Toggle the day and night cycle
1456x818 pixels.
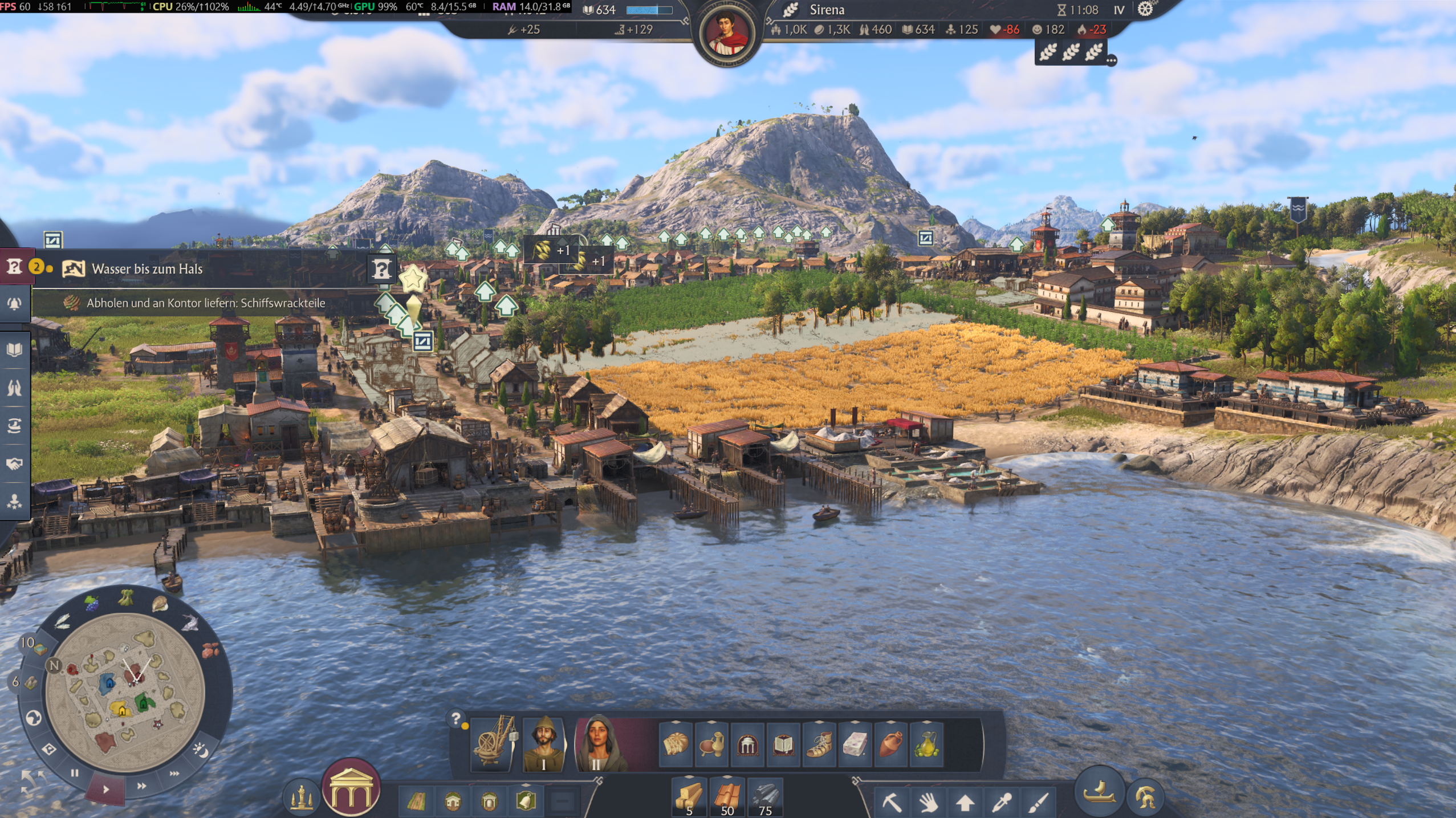click(200, 750)
